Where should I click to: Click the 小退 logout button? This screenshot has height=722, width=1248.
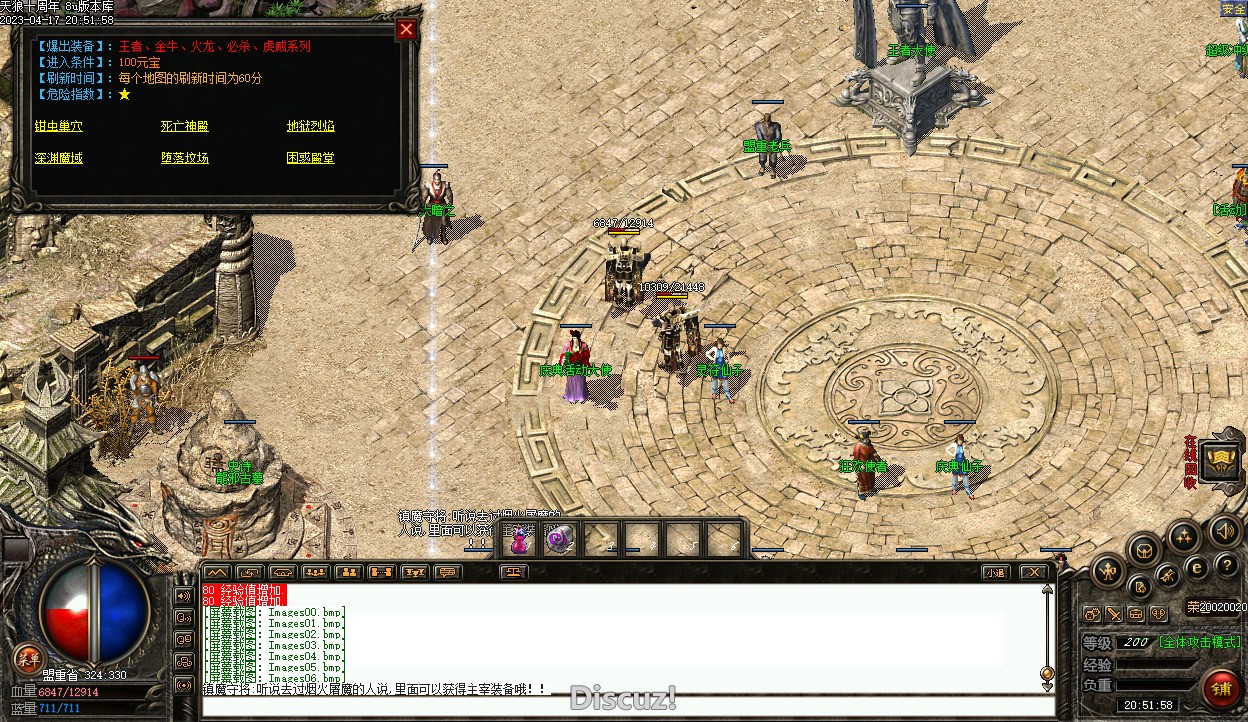(994, 573)
